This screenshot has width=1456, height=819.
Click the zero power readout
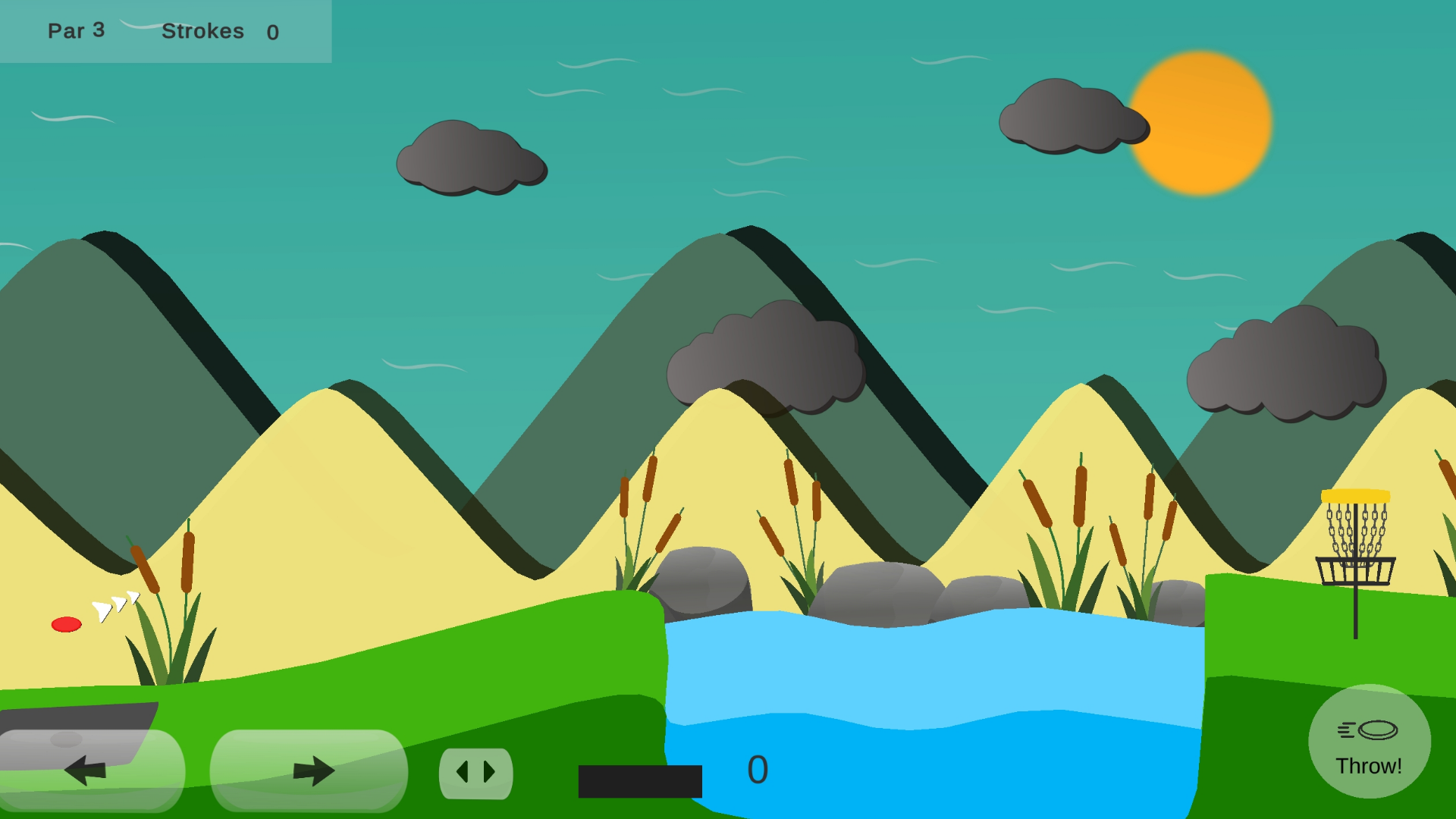[758, 770]
